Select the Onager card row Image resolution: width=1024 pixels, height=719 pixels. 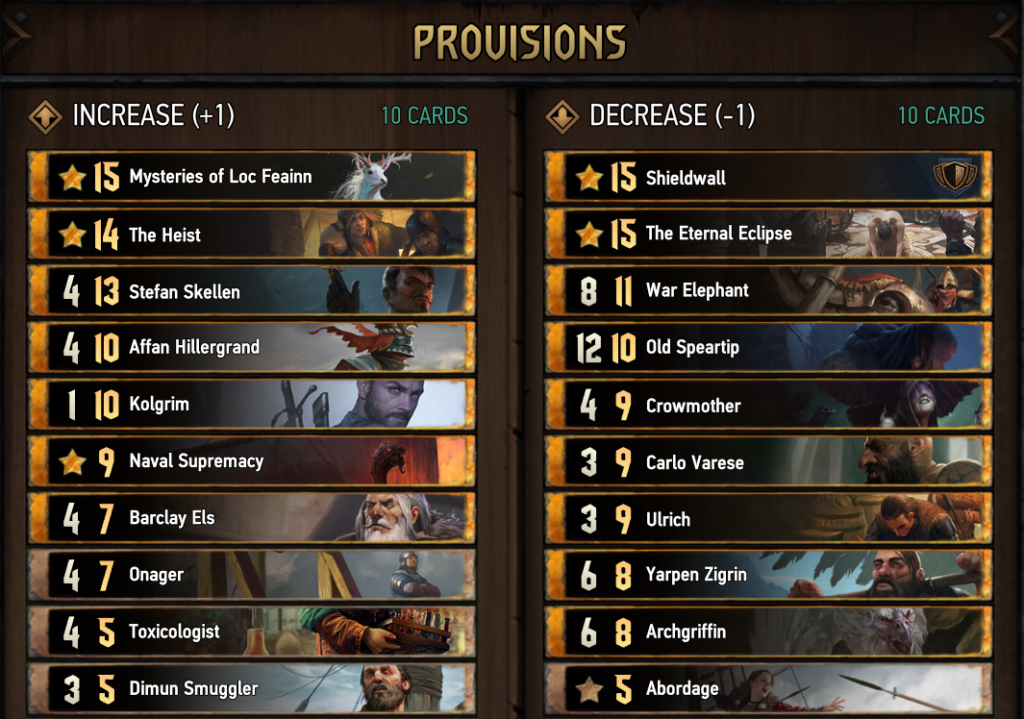(250, 574)
